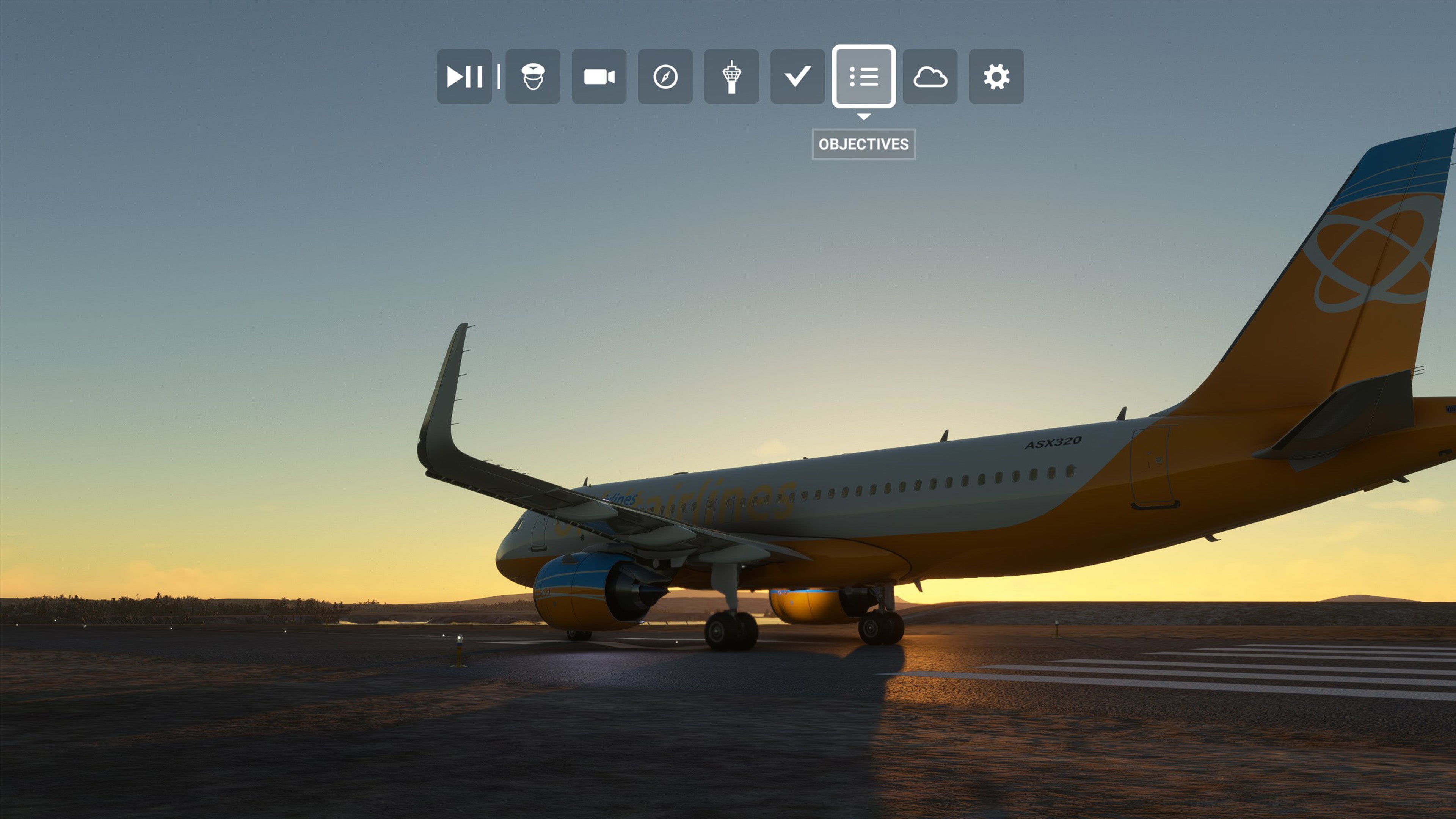Open the checkmark checklist panel
This screenshot has height=819, width=1456.
click(797, 76)
